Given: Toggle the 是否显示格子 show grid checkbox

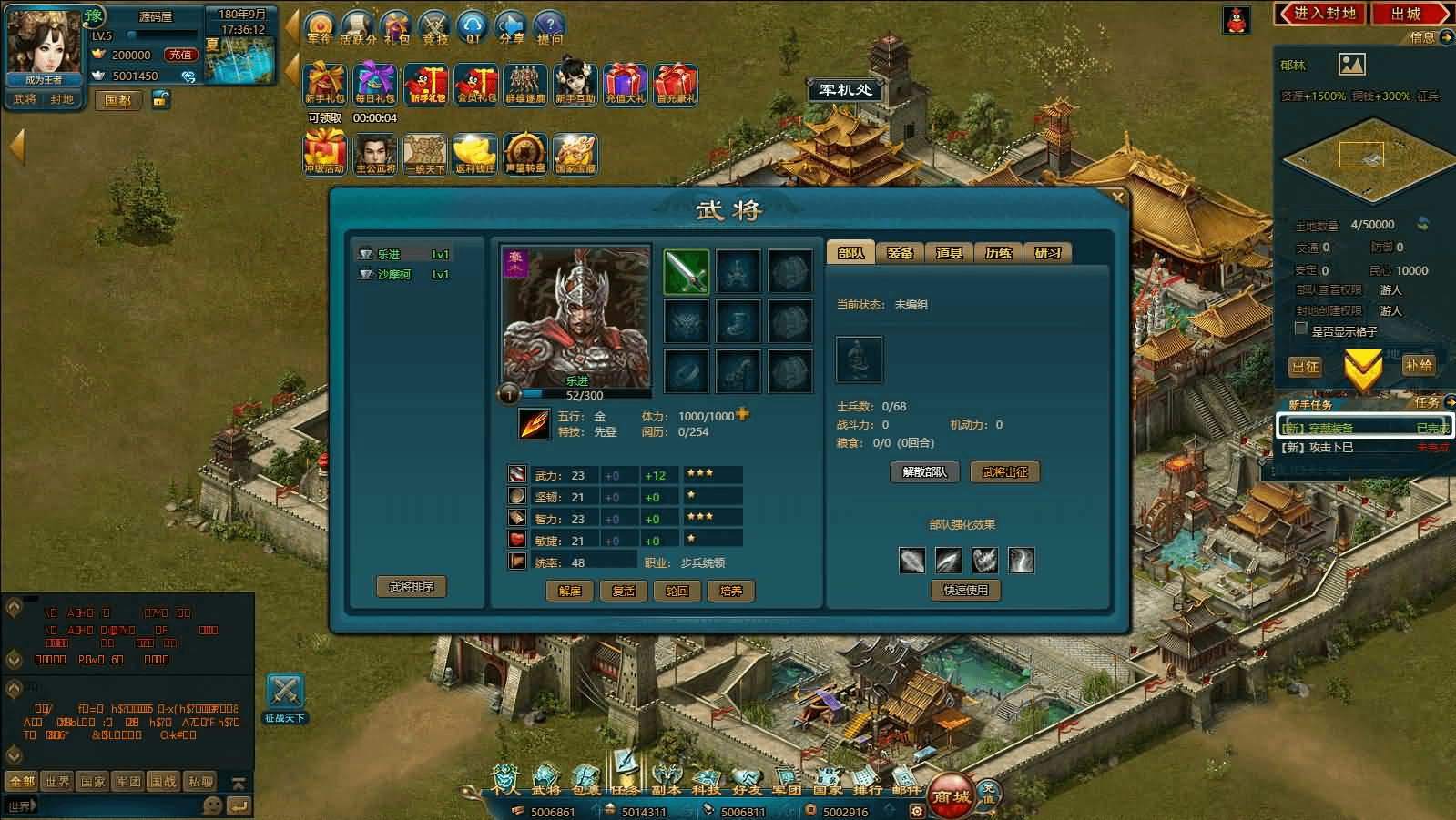Looking at the screenshot, I should point(1301,329).
